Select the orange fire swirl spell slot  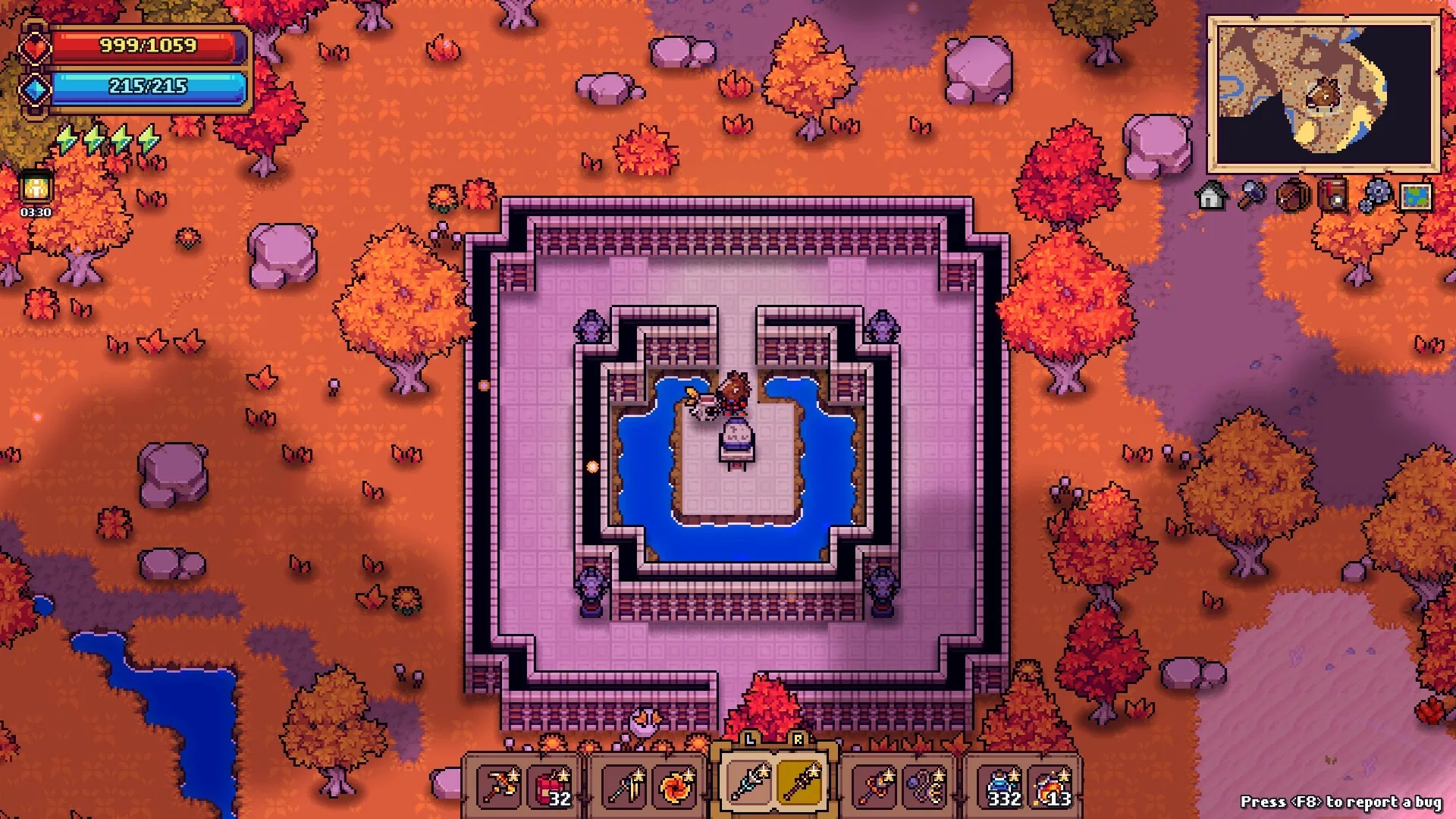tap(676, 786)
